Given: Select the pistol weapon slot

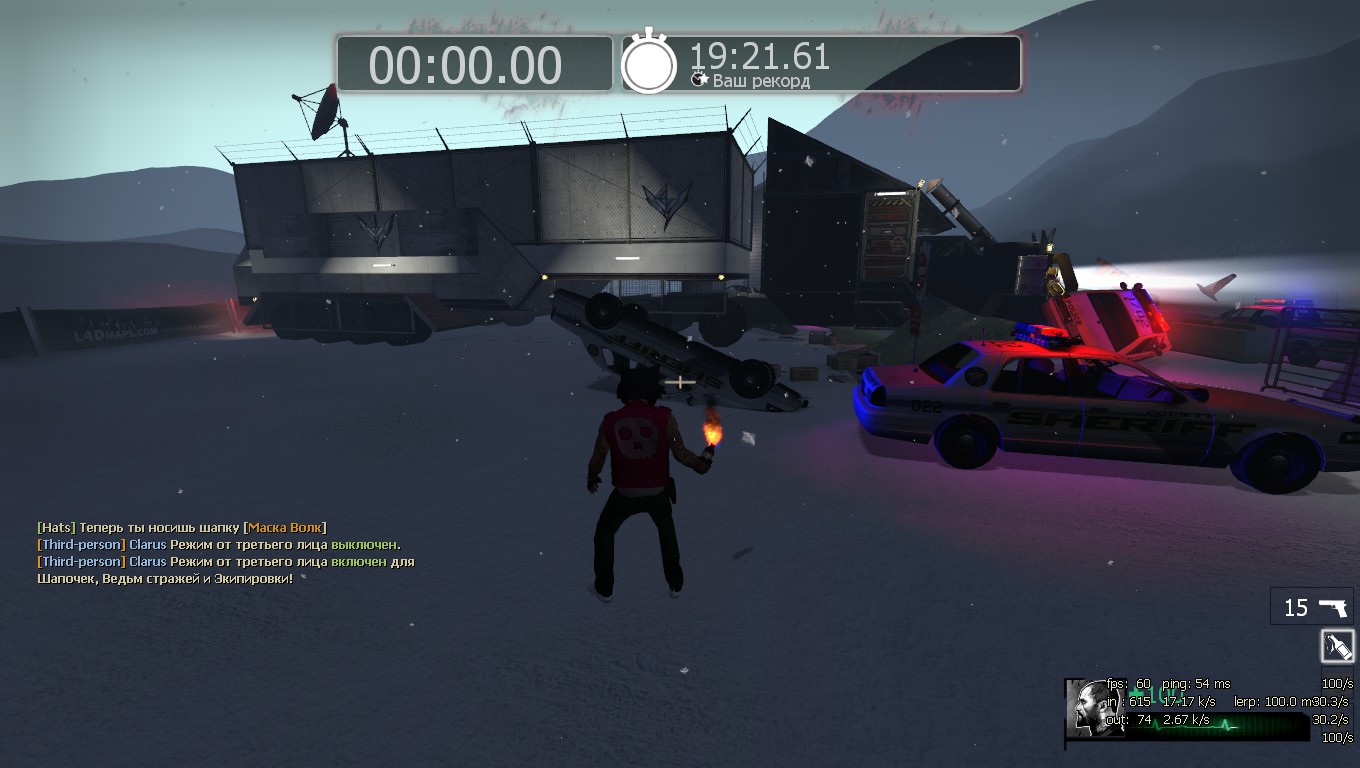Looking at the screenshot, I should click(1312, 607).
